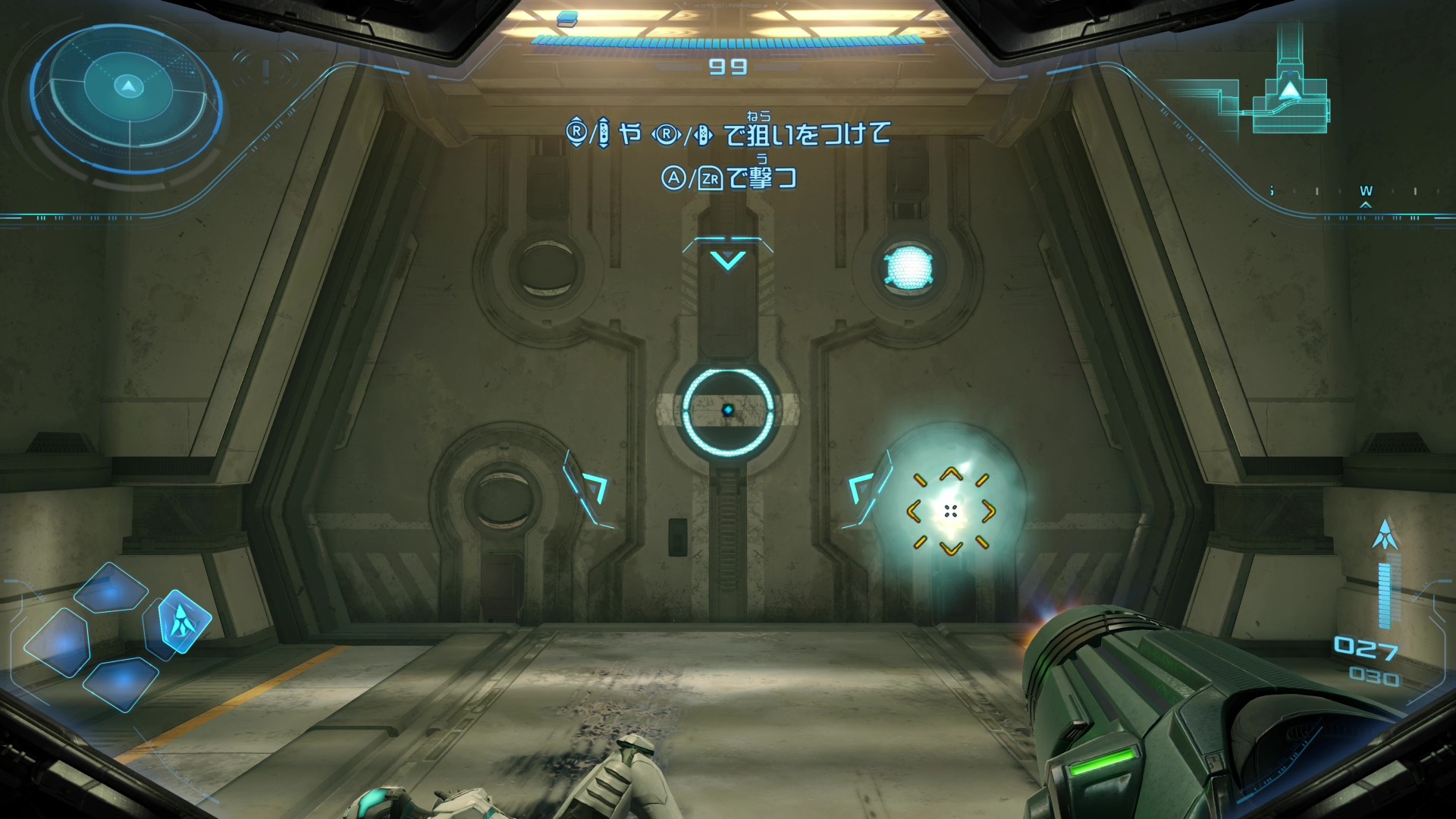1456x819 pixels.
Task: Click the W compass heading marker
Action: click(x=1366, y=192)
